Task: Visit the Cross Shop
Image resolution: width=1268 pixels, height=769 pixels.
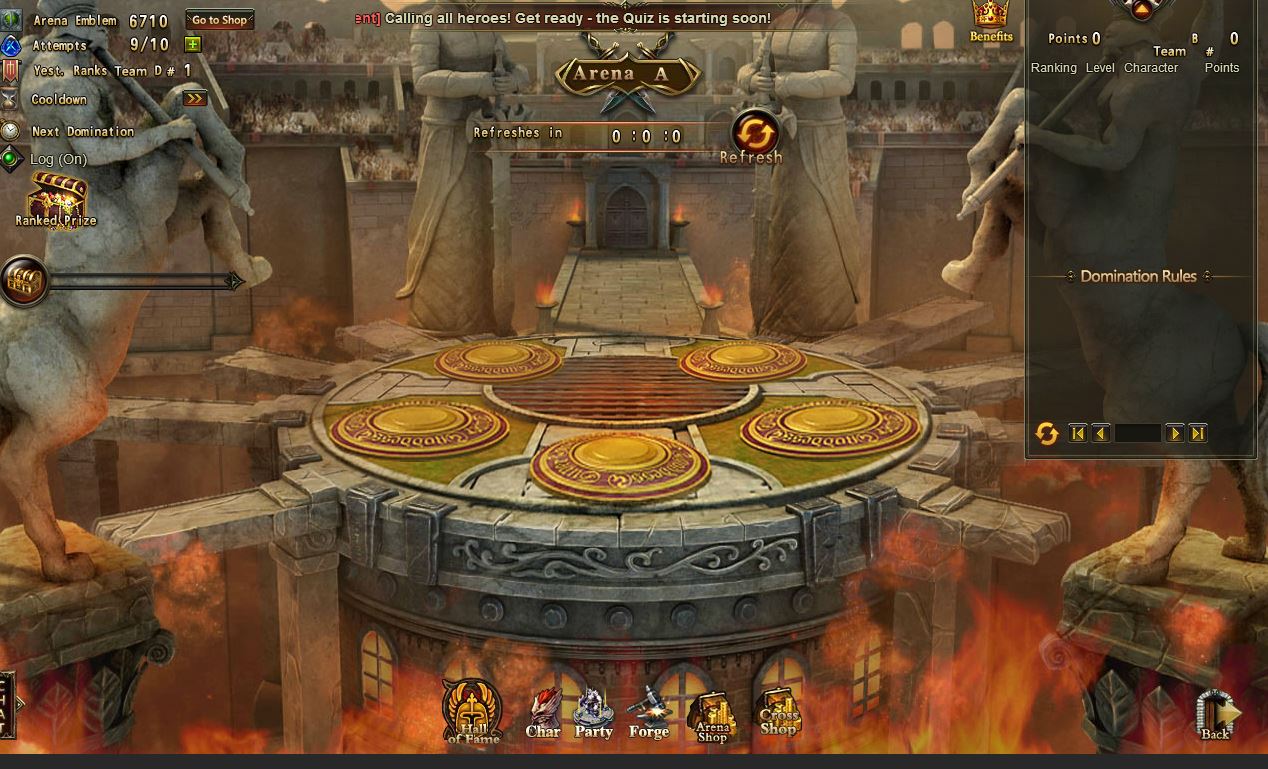Action: (x=778, y=714)
